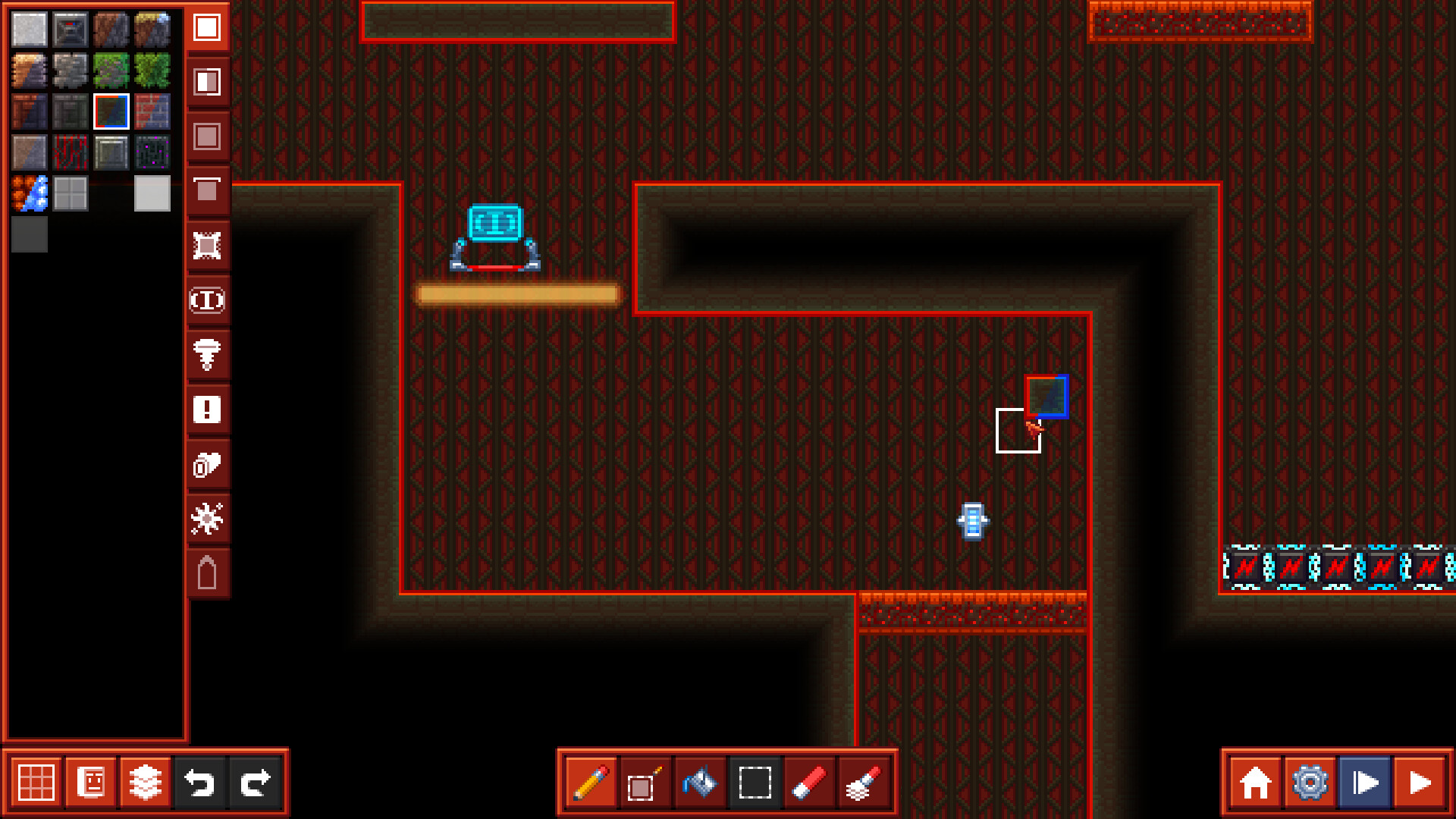Pick the saw blade hazard icon
Screen dimensions: 1456x819
tap(207, 519)
